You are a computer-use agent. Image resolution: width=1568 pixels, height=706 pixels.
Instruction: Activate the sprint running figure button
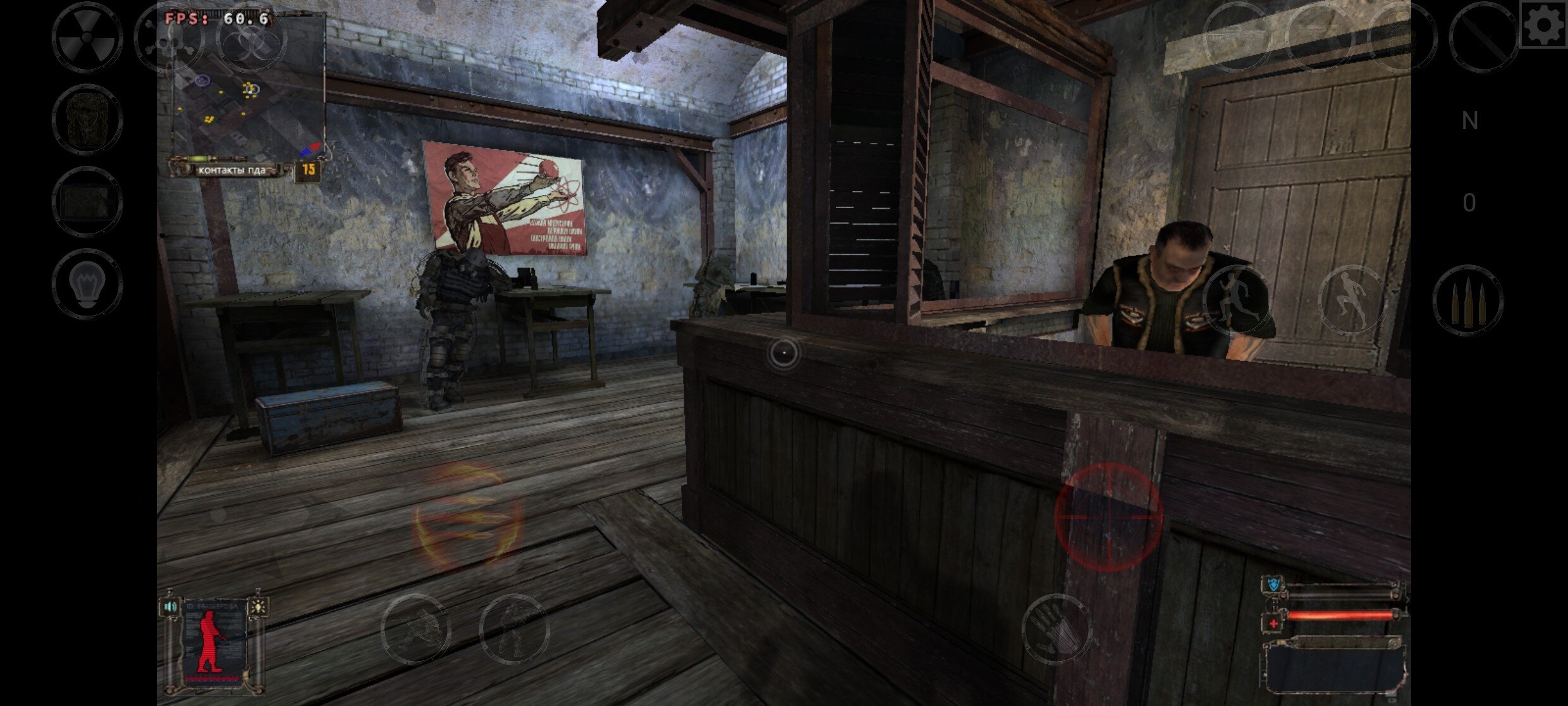pyautogui.click(x=1237, y=300)
